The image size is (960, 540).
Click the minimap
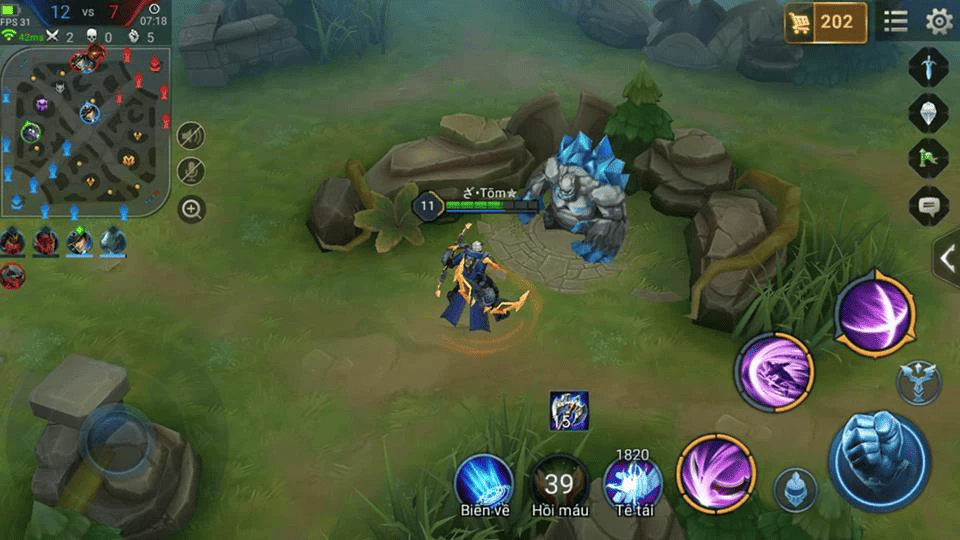[x=84, y=130]
